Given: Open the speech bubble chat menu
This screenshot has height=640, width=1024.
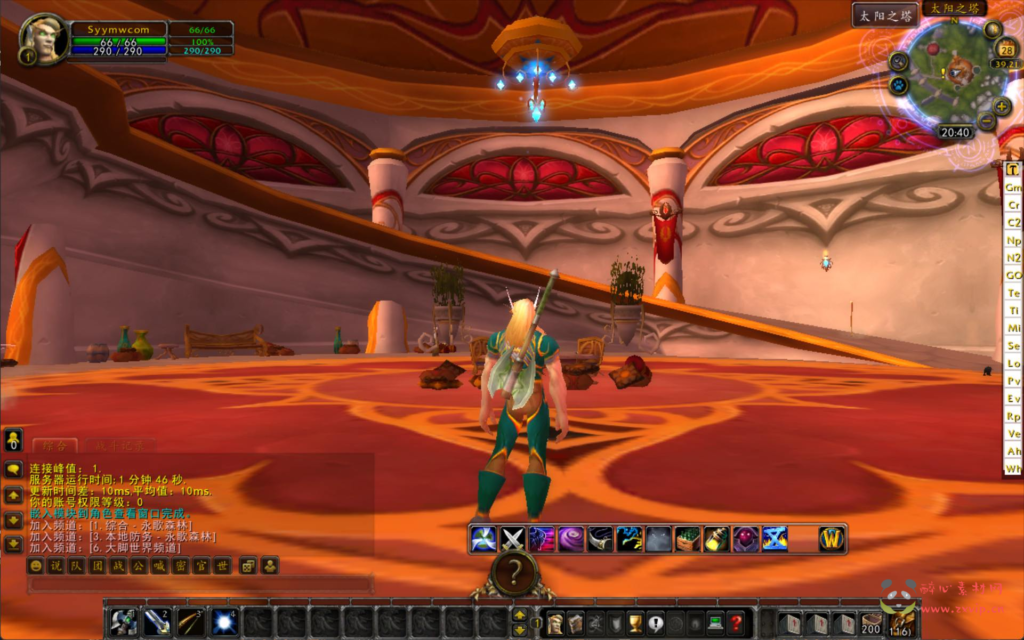Looking at the screenshot, I should (14, 469).
